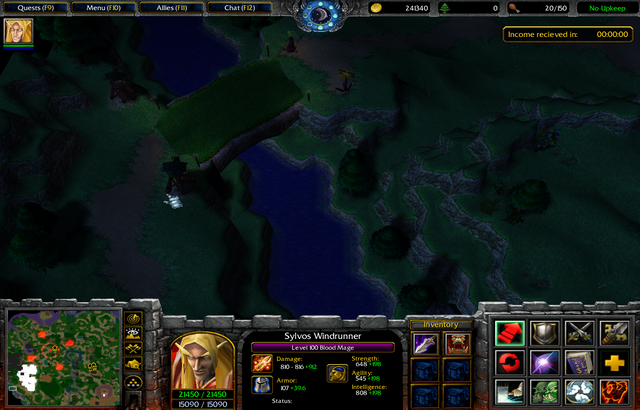Select the purple dagger inventory item

coord(425,345)
